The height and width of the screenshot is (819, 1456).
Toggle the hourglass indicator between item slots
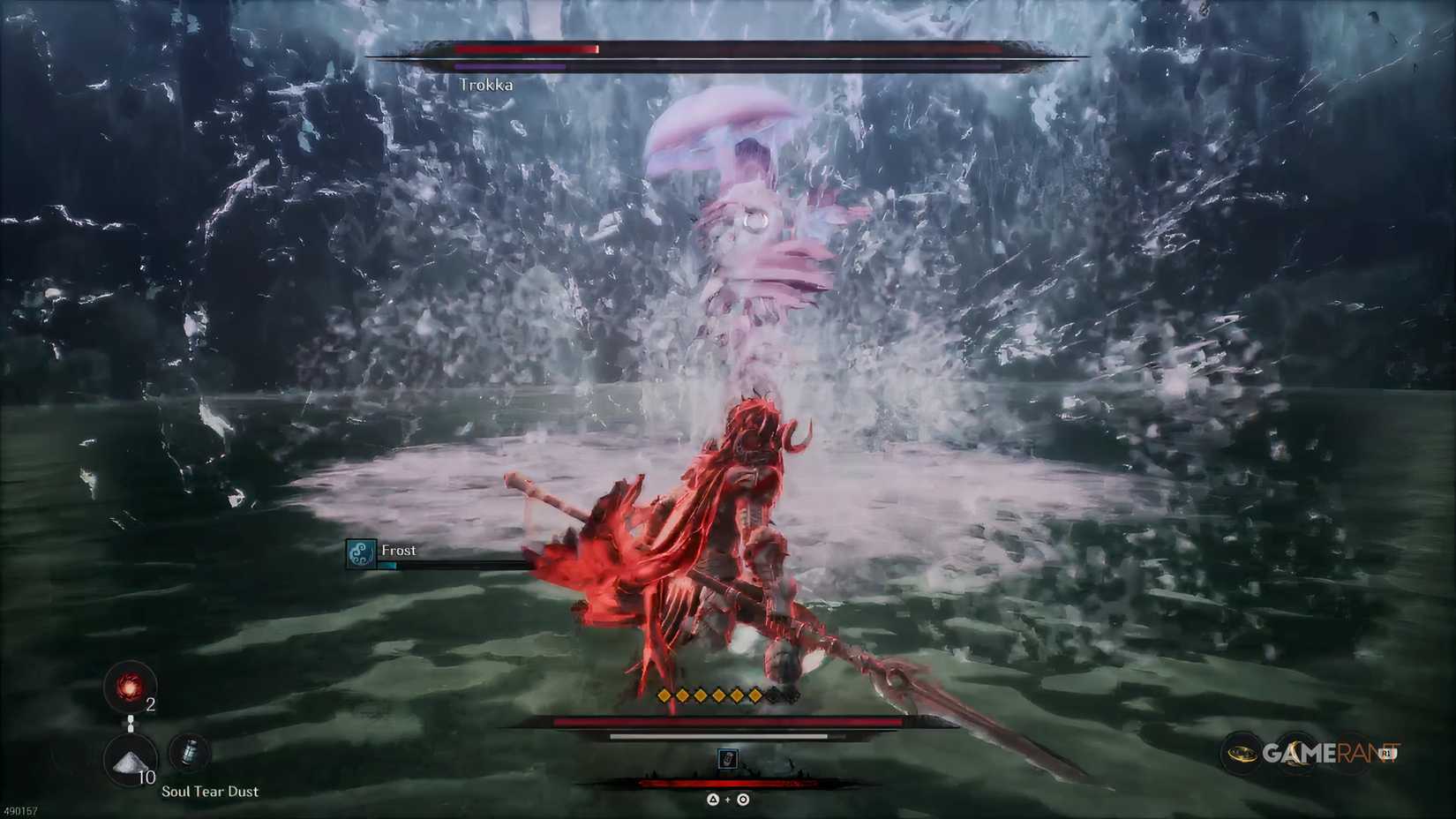130,724
